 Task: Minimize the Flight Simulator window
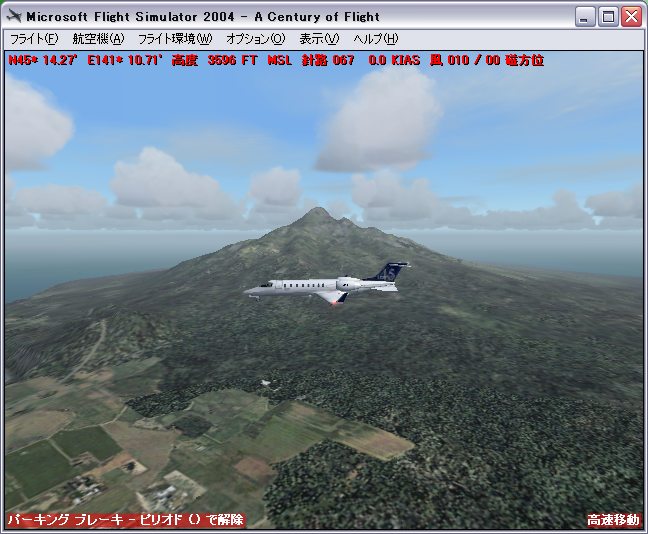[x=587, y=17]
